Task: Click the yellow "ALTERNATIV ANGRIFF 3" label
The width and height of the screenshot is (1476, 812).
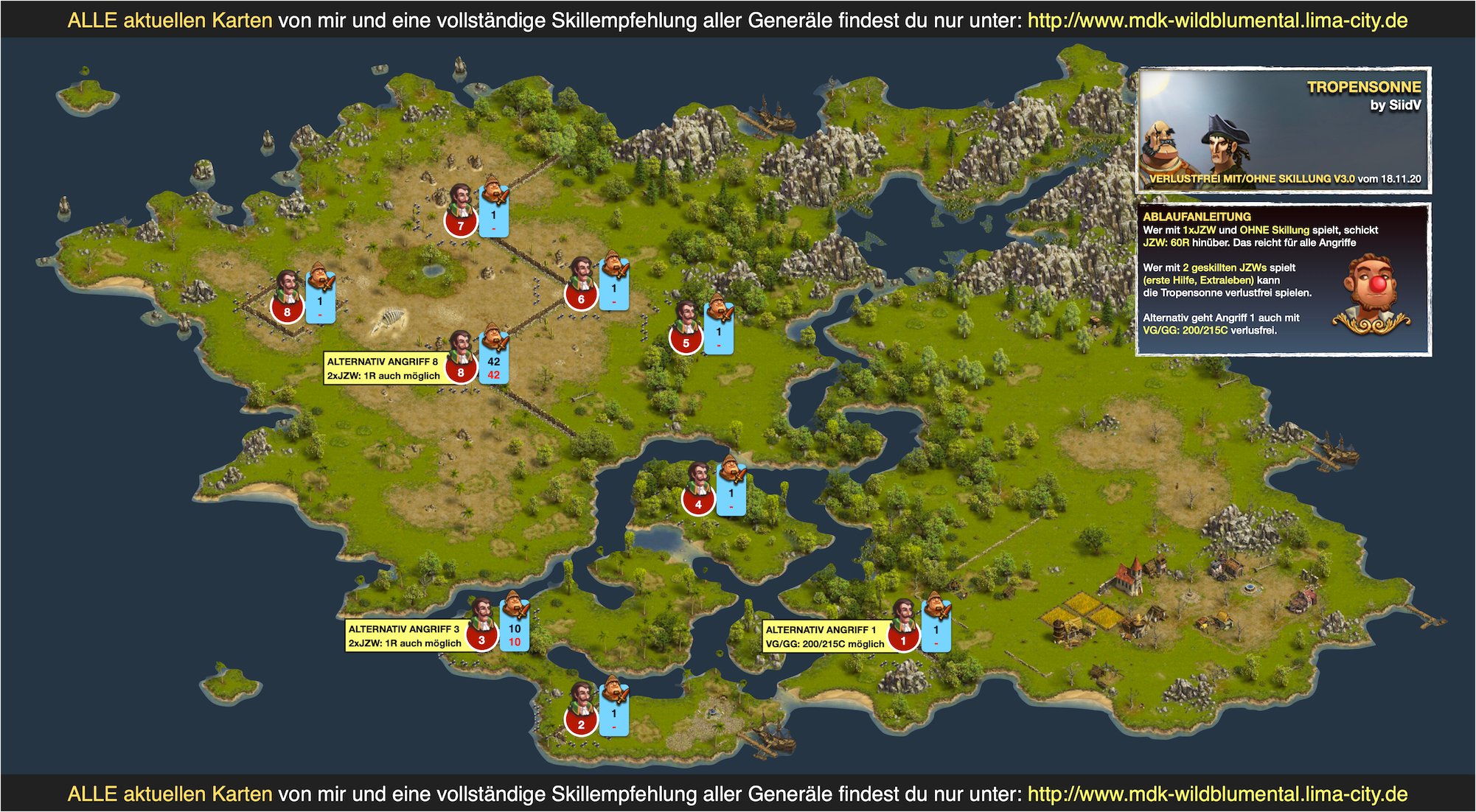Action: (x=405, y=636)
